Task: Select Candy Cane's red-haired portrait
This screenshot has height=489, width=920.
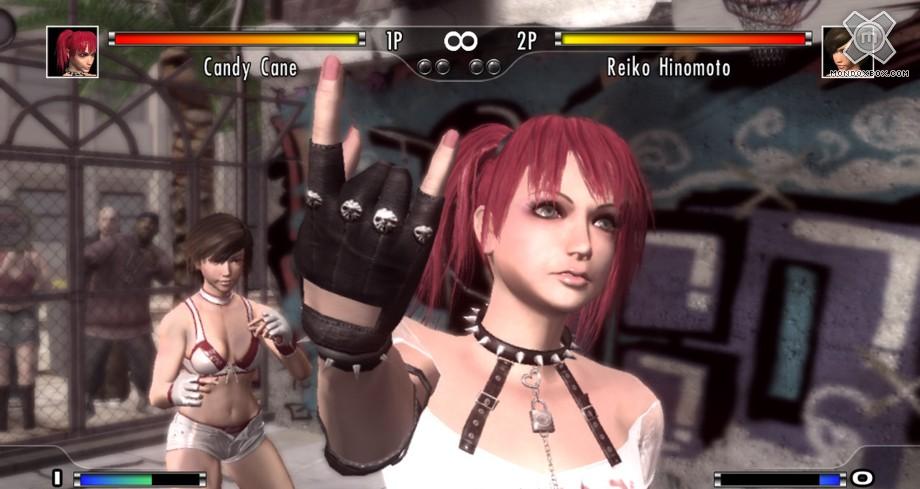Action: (x=72, y=52)
